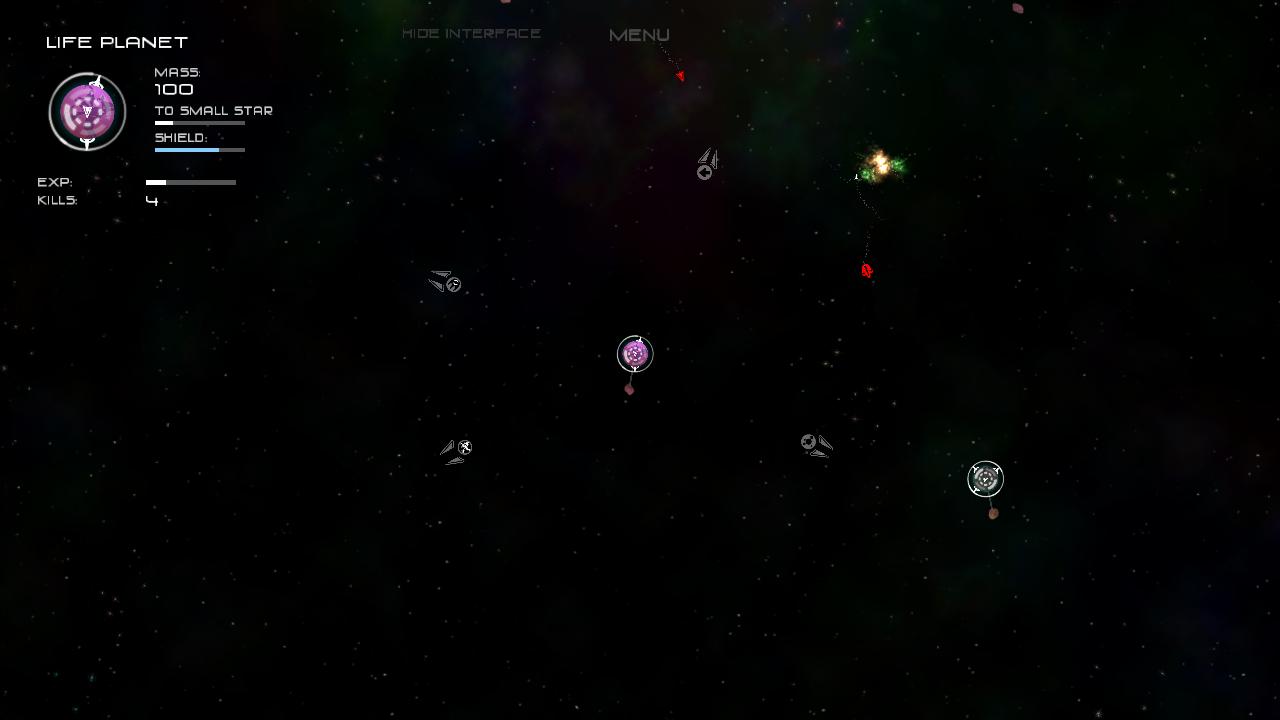
Task: Click the Life Planet portrait icon in HUD
Action: tap(87, 112)
